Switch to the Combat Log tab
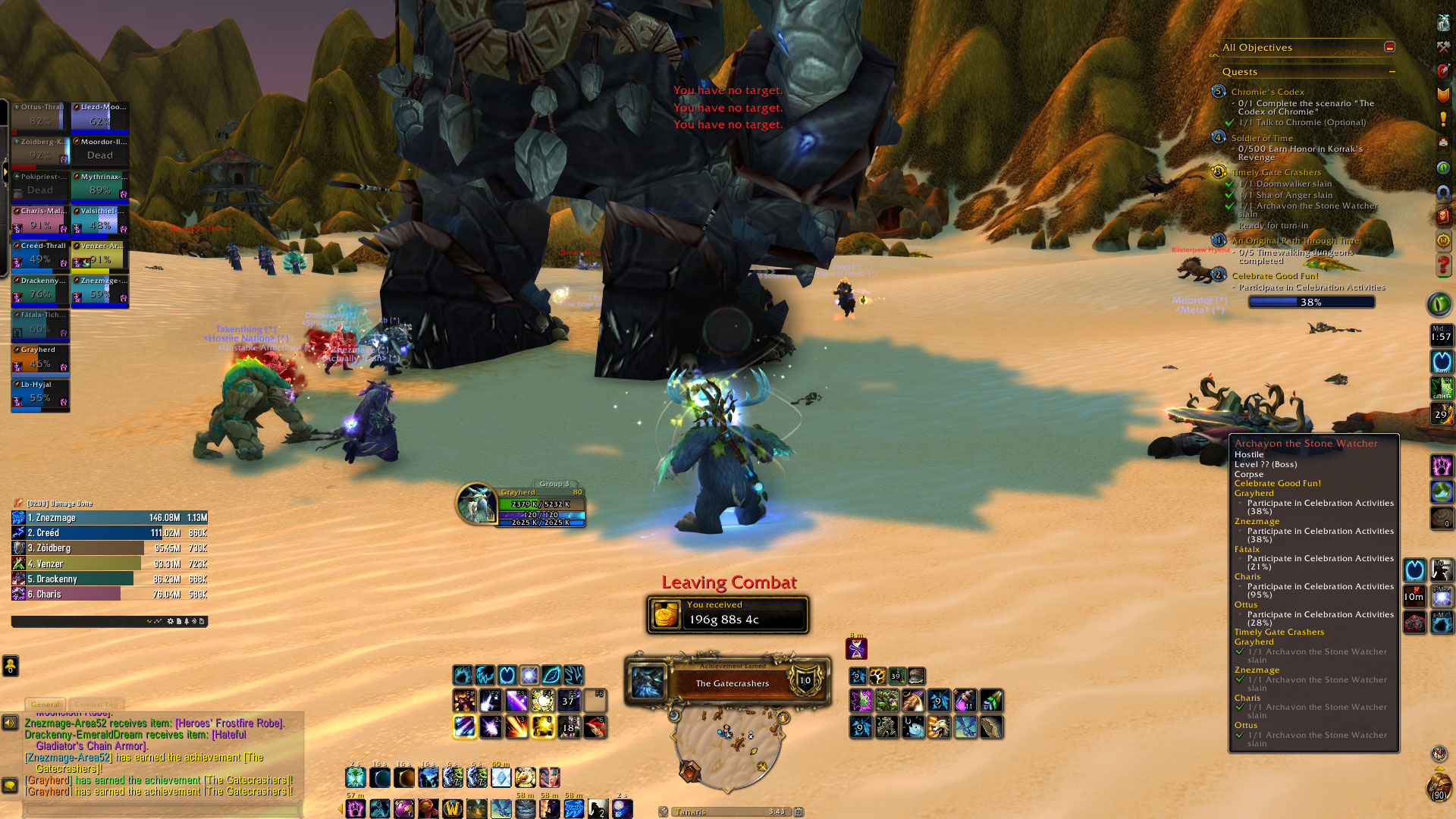The width and height of the screenshot is (1456, 819). click(96, 704)
